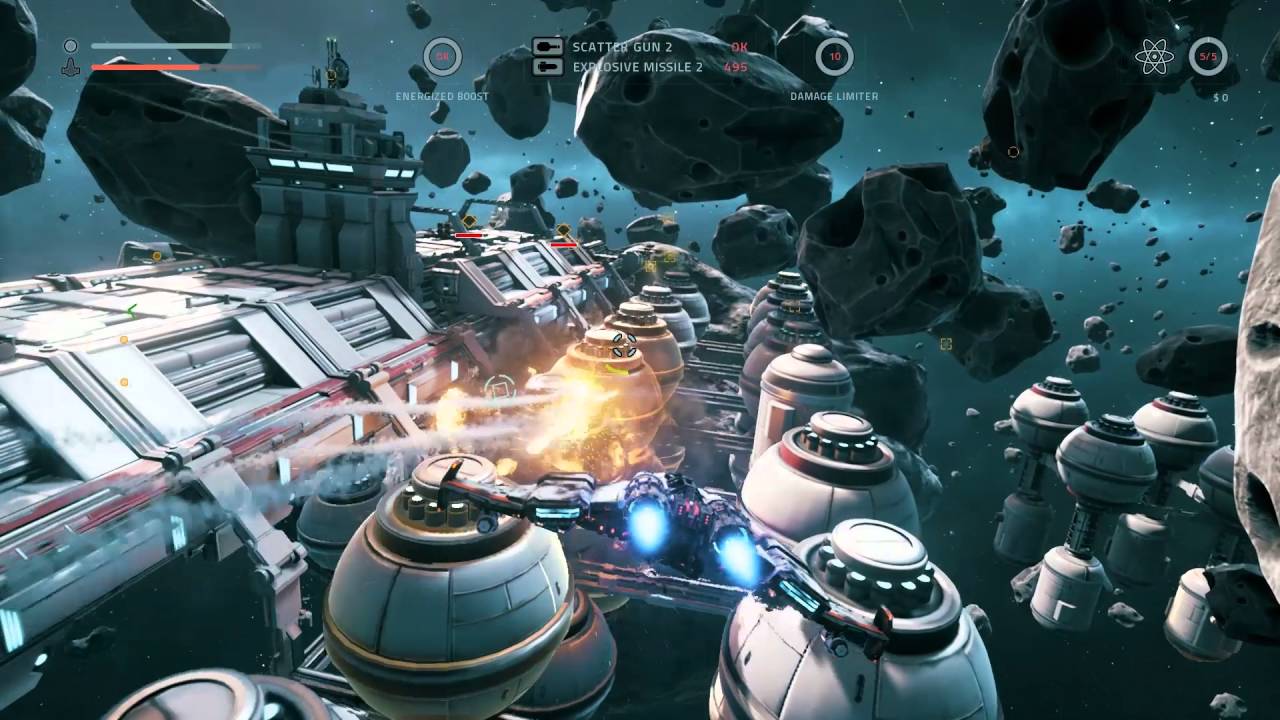Activate the Damage Limiter device icon
Image resolution: width=1280 pixels, height=720 pixels.
pos(835,56)
